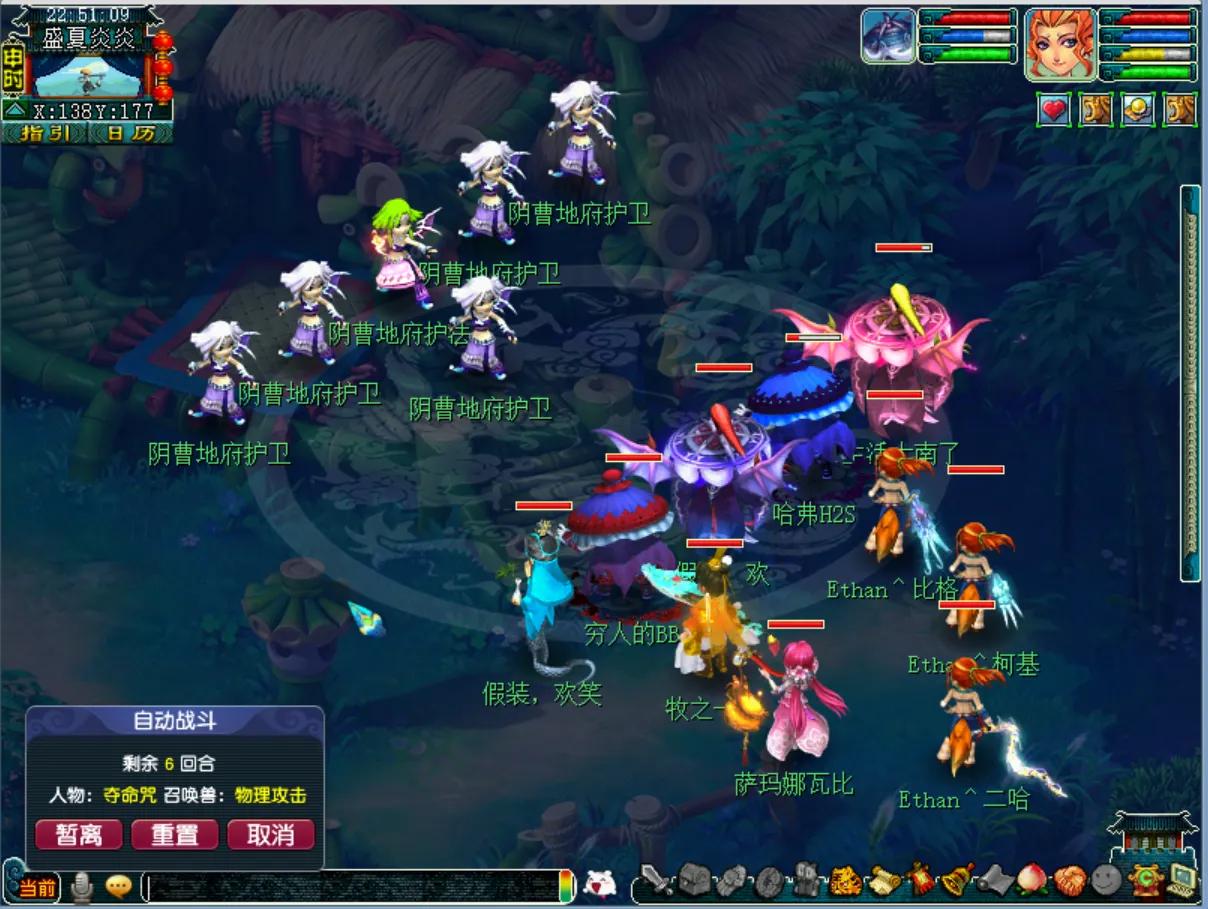Click the peach icon in bottom toolbar
This screenshot has height=909, width=1208.
click(x=1032, y=879)
